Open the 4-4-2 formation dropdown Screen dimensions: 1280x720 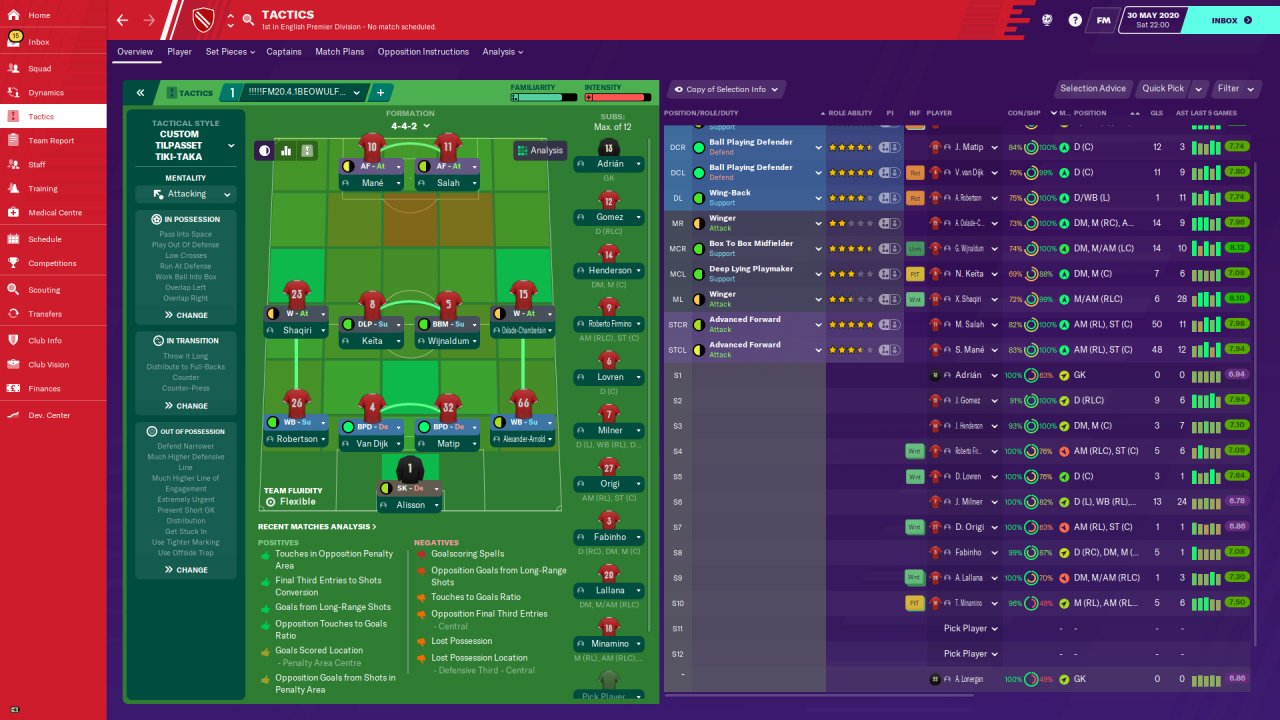coord(410,126)
